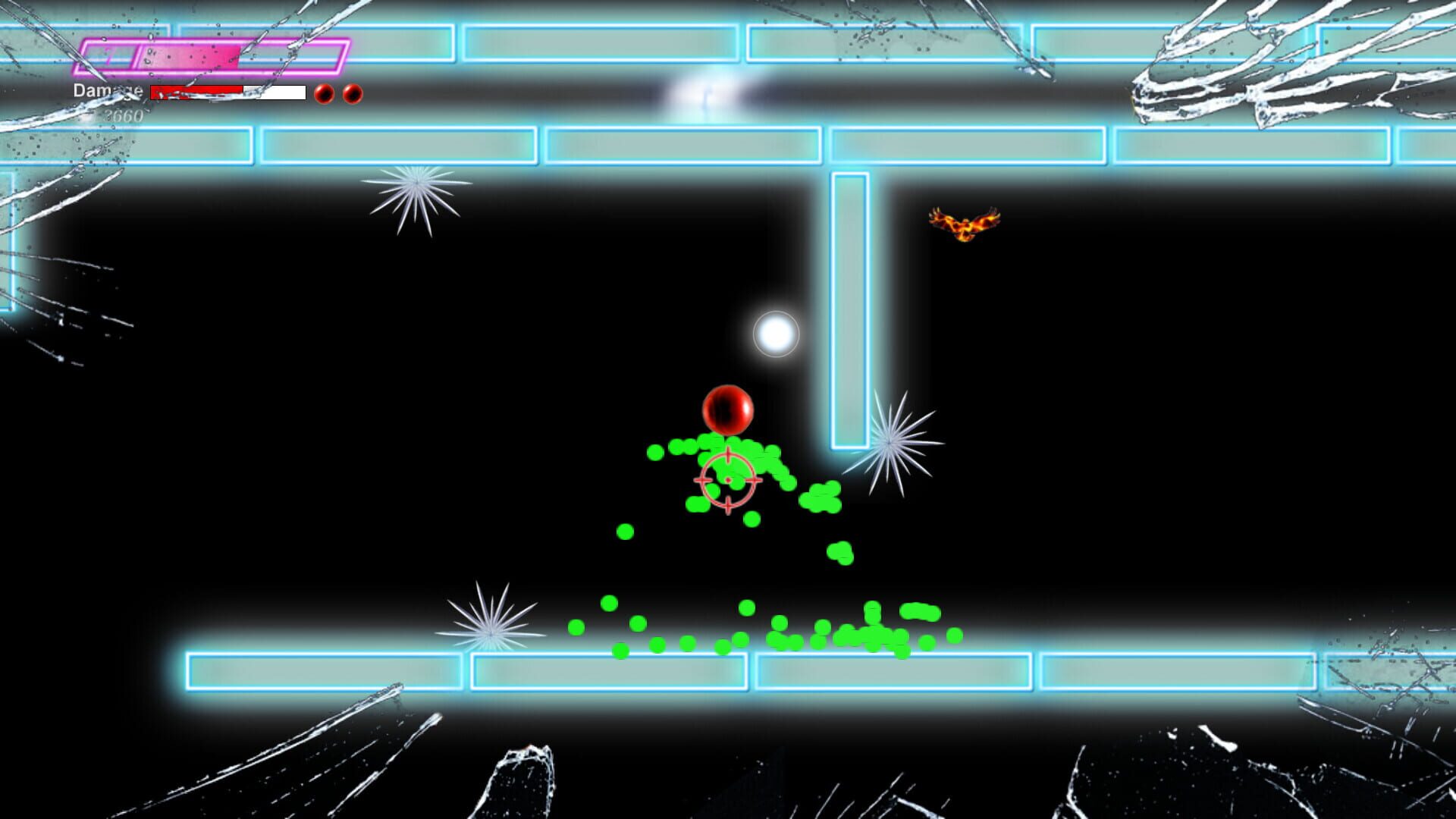
Task: Click the red Damage meter bar
Action: coord(197,92)
